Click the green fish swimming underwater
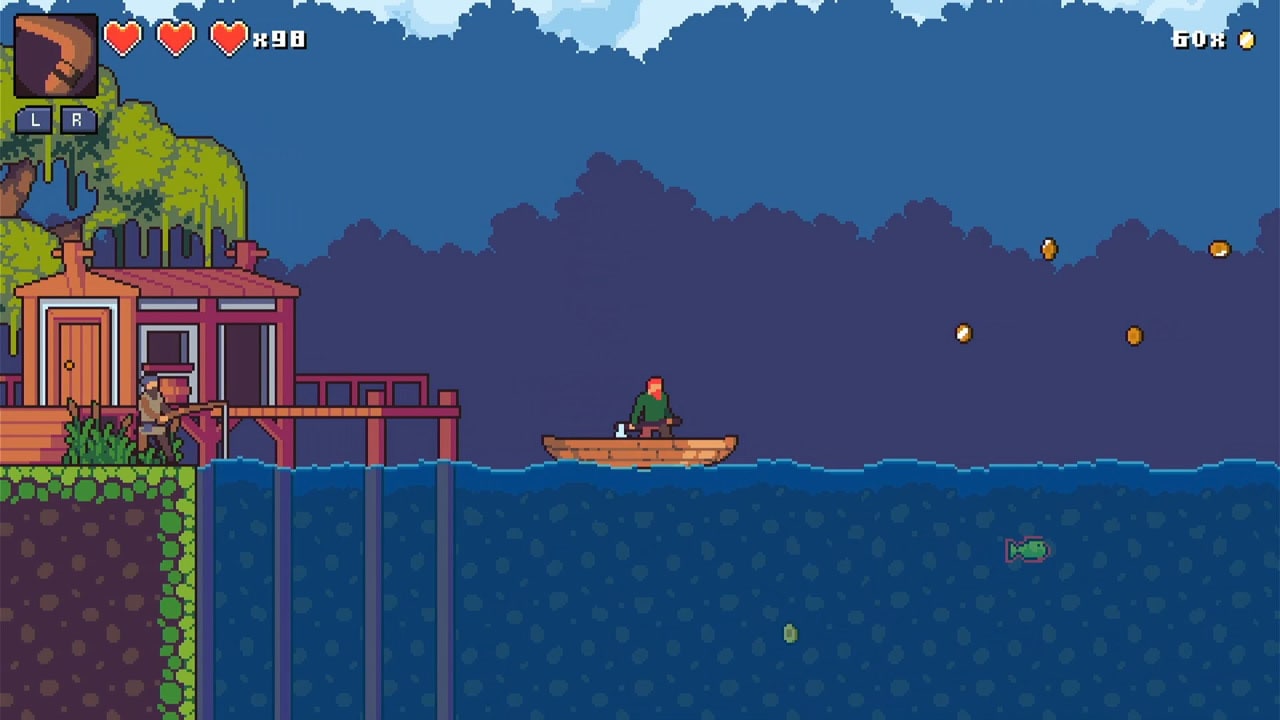The height and width of the screenshot is (720, 1280). [1026, 548]
